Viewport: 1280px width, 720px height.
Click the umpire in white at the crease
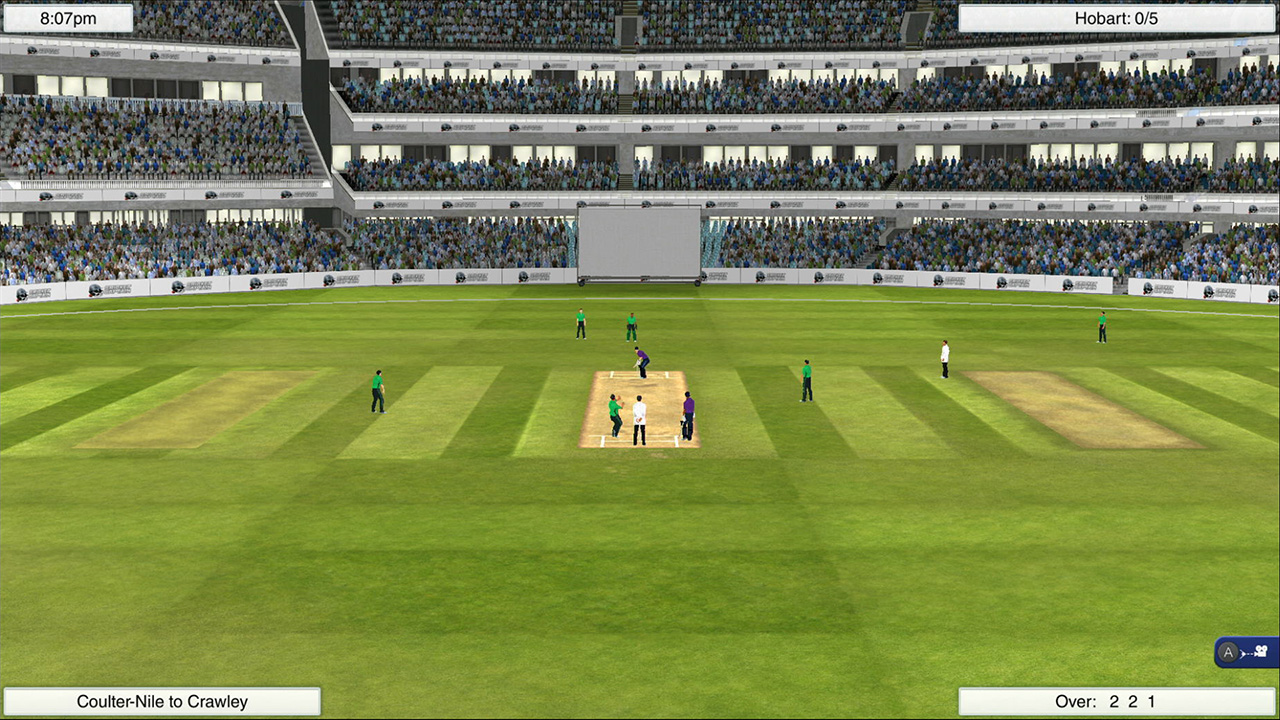[638, 418]
